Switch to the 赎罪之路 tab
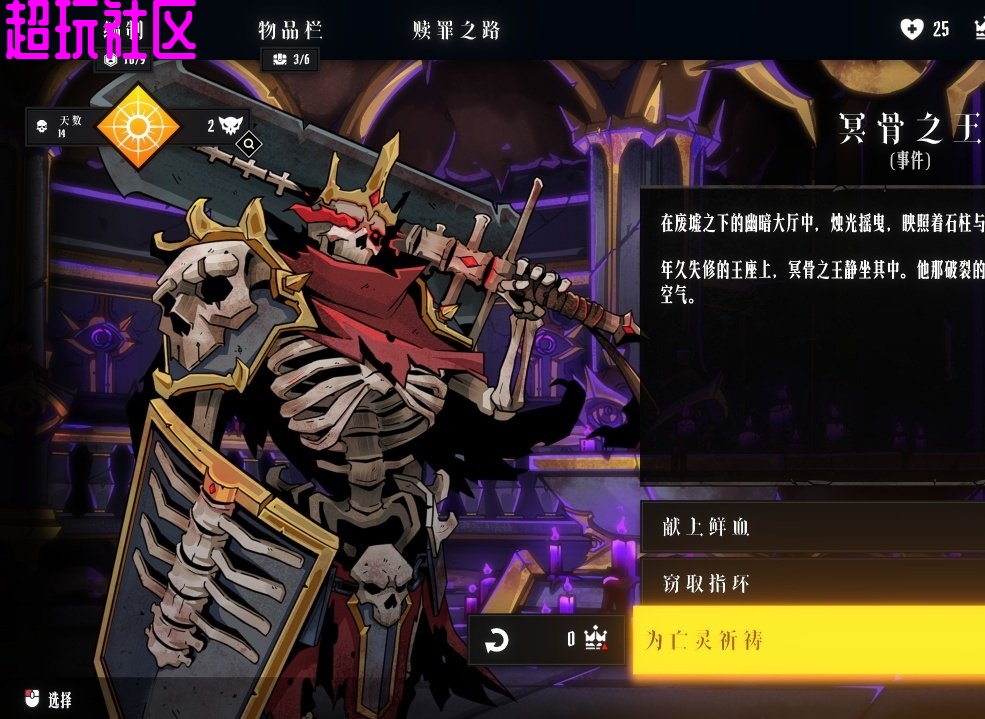This screenshot has width=985, height=719. point(456,30)
